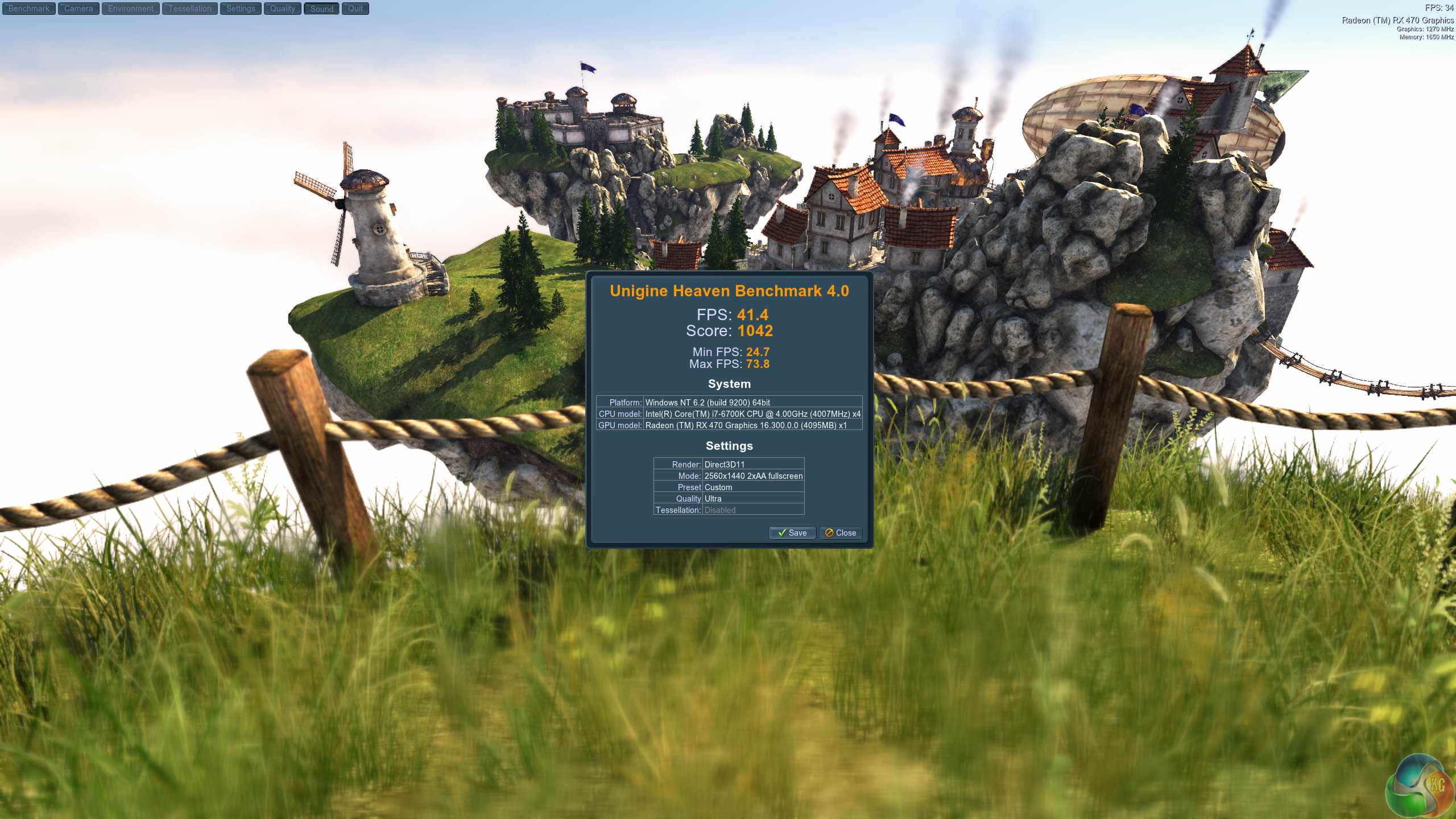
Task: Toggle the Sound button
Action: click(x=322, y=9)
